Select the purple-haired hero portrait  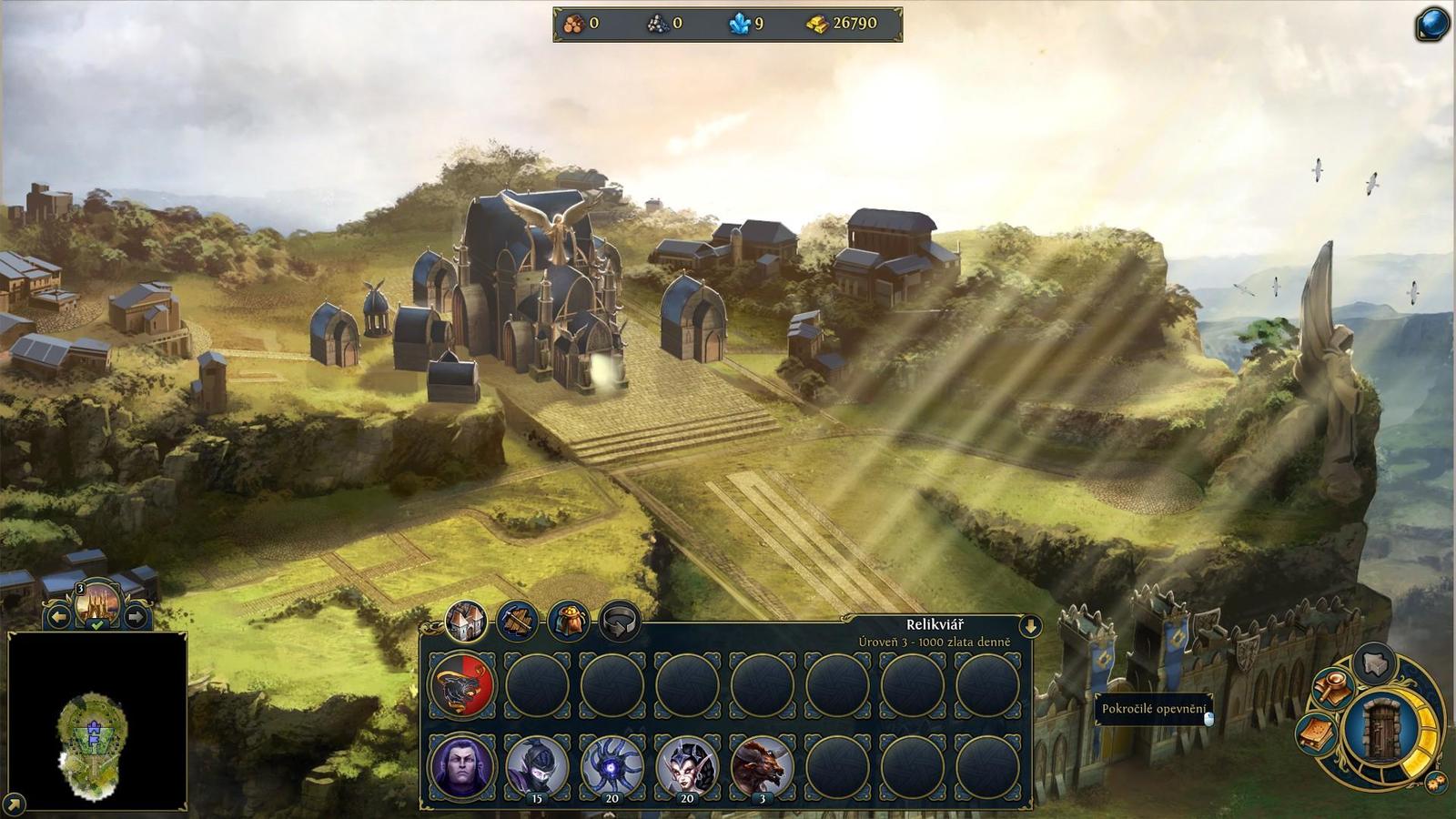462,766
